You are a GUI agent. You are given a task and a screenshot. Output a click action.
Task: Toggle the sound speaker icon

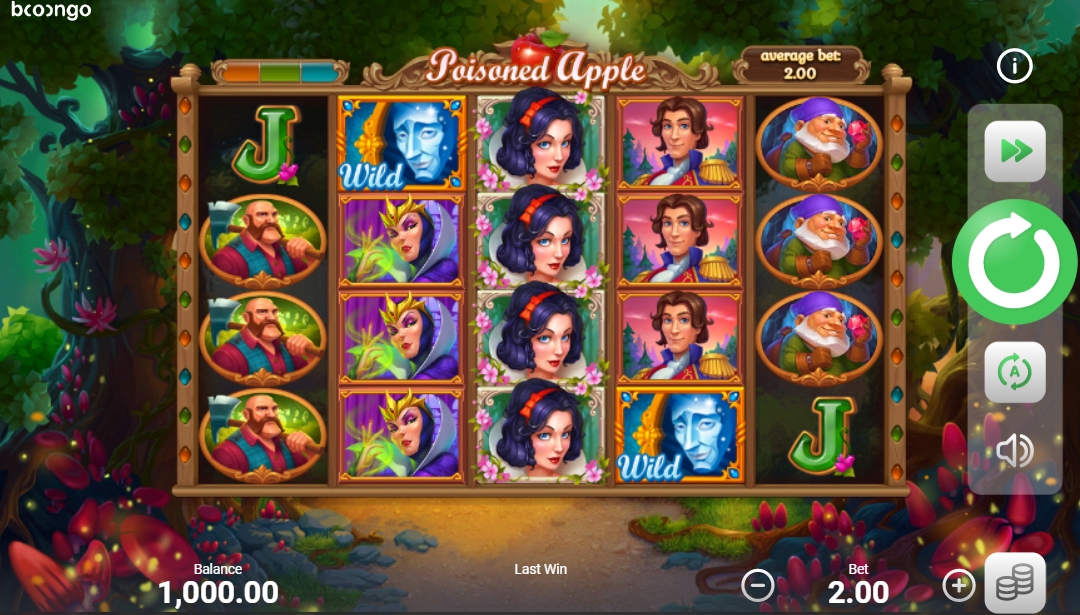(1014, 451)
